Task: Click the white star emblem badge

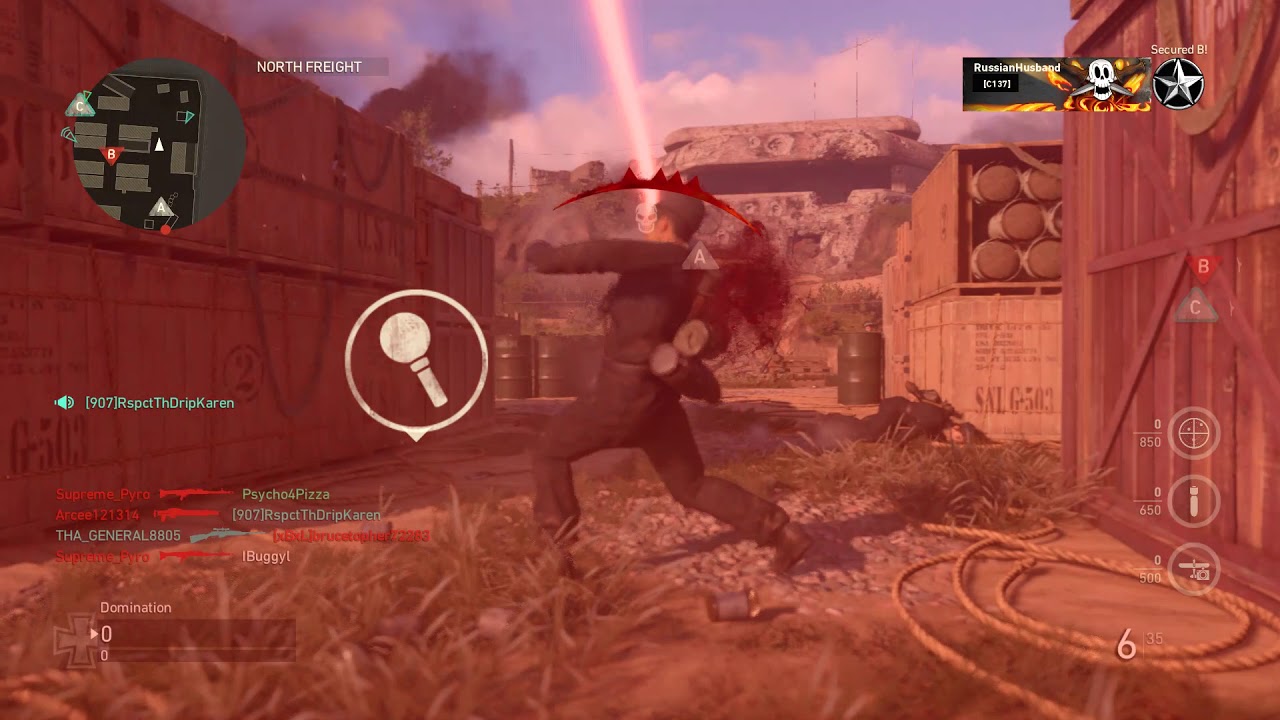Action: (x=1178, y=84)
